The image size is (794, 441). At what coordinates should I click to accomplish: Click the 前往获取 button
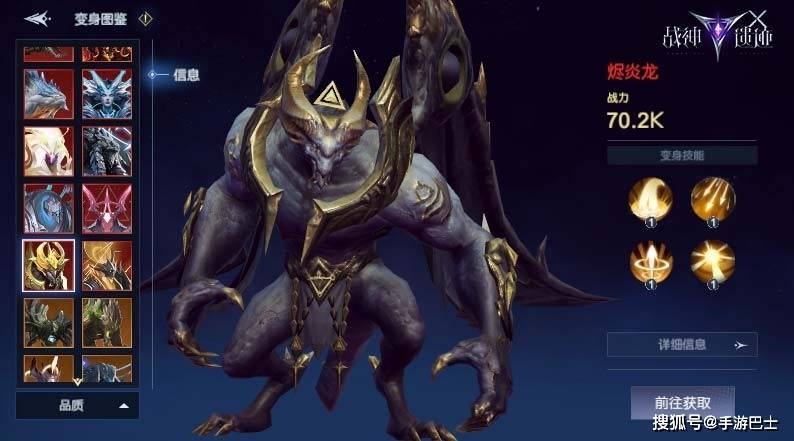point(682,401)
